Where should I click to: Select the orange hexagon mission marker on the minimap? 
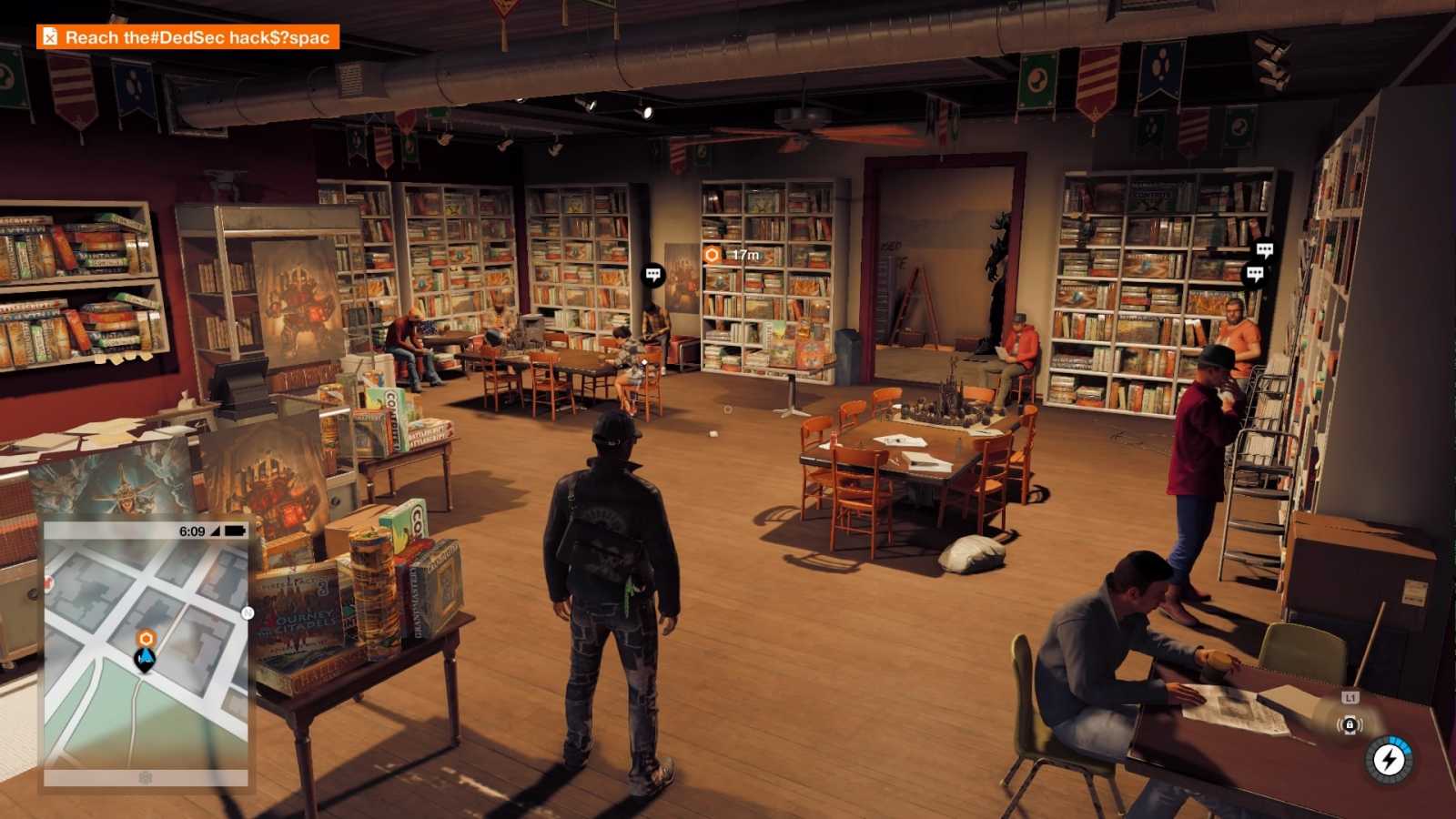[147, 637]
